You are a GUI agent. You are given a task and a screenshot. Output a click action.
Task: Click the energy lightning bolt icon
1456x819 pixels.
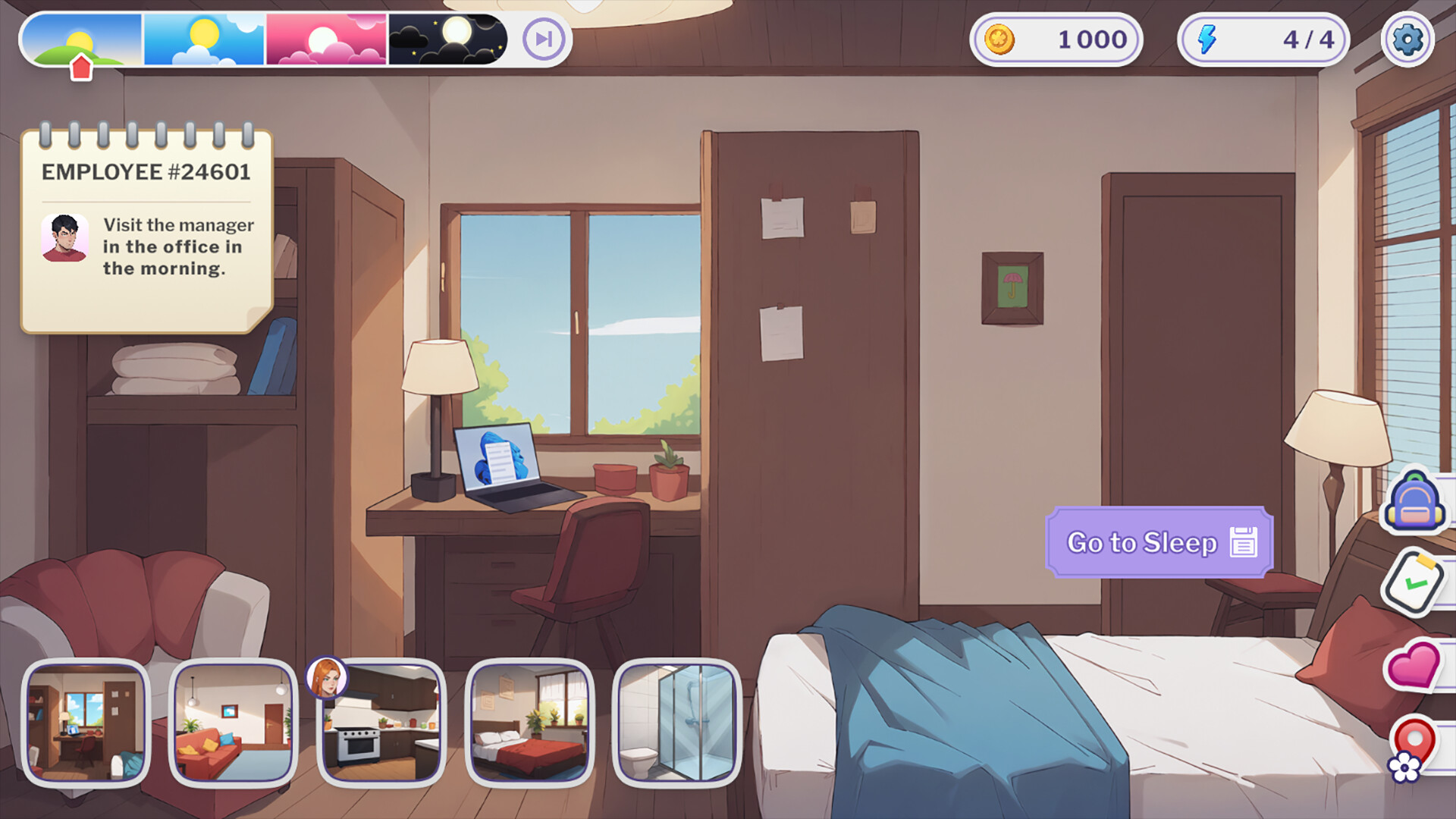click(x=1208, y=39)
